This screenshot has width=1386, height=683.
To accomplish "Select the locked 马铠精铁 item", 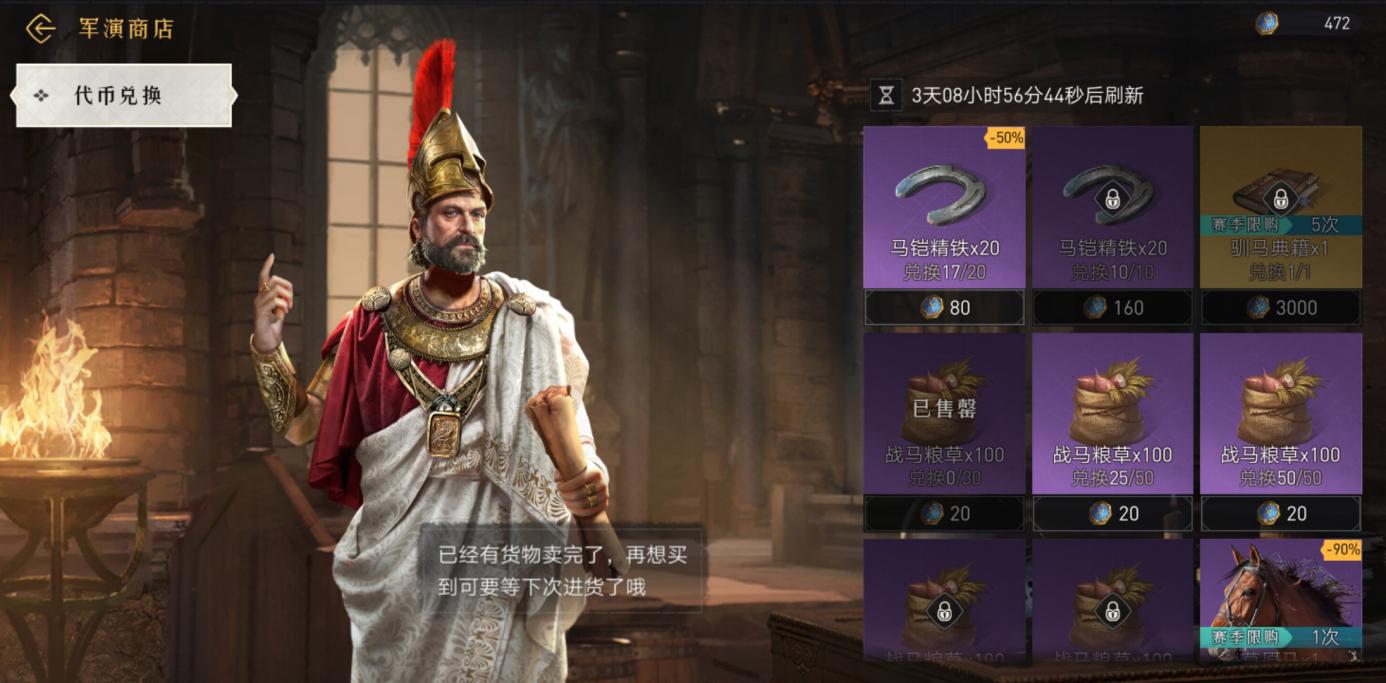I will tap(1112, 206).
